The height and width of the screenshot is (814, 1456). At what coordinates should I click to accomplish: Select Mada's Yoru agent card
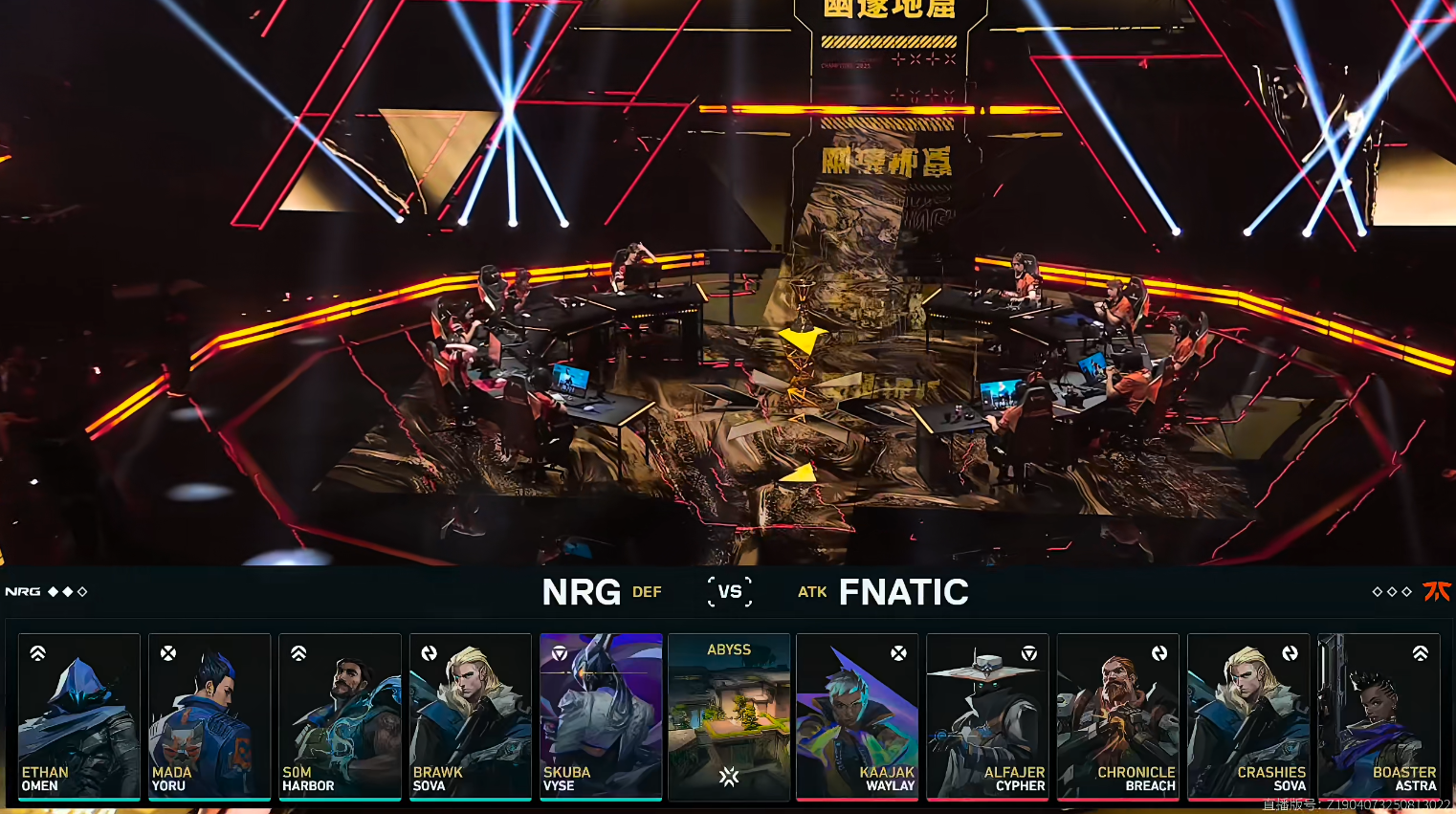(x=210, y=715)
